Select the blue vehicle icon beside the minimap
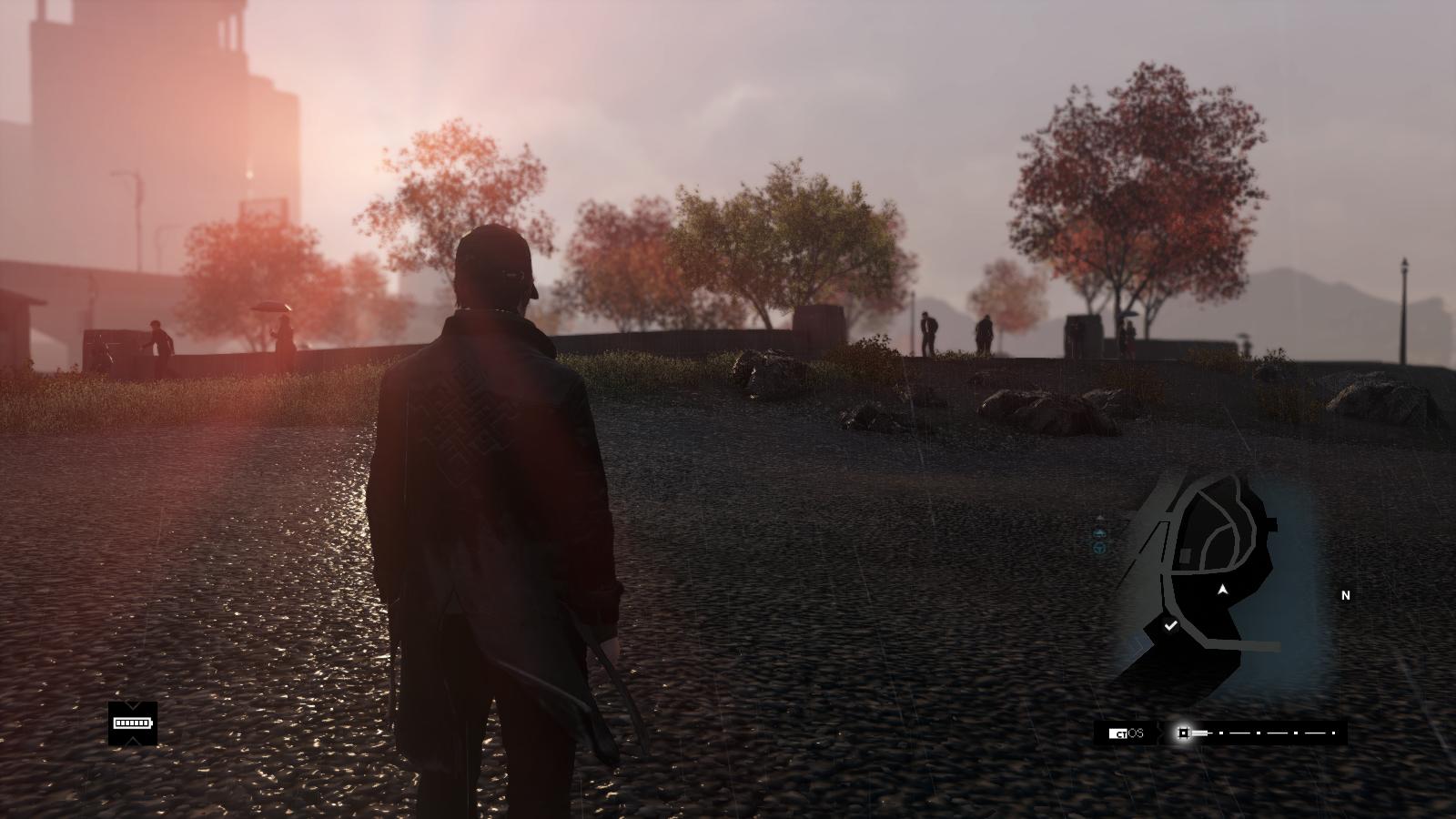Screen dimensions: 1456x819 1098,549
